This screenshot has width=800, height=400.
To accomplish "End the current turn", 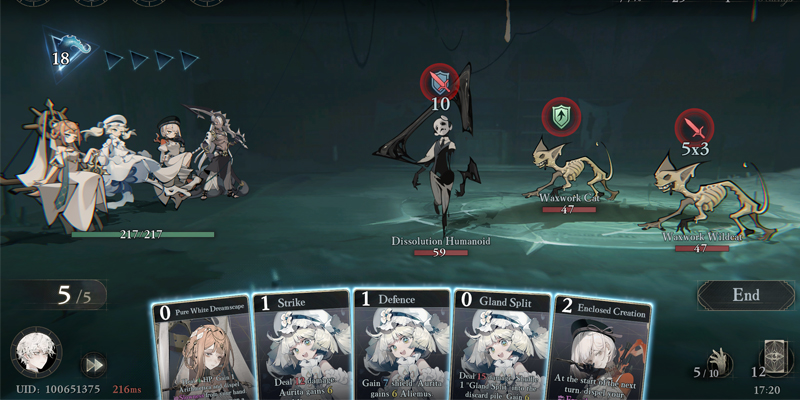I will click(x=746, y=296).
